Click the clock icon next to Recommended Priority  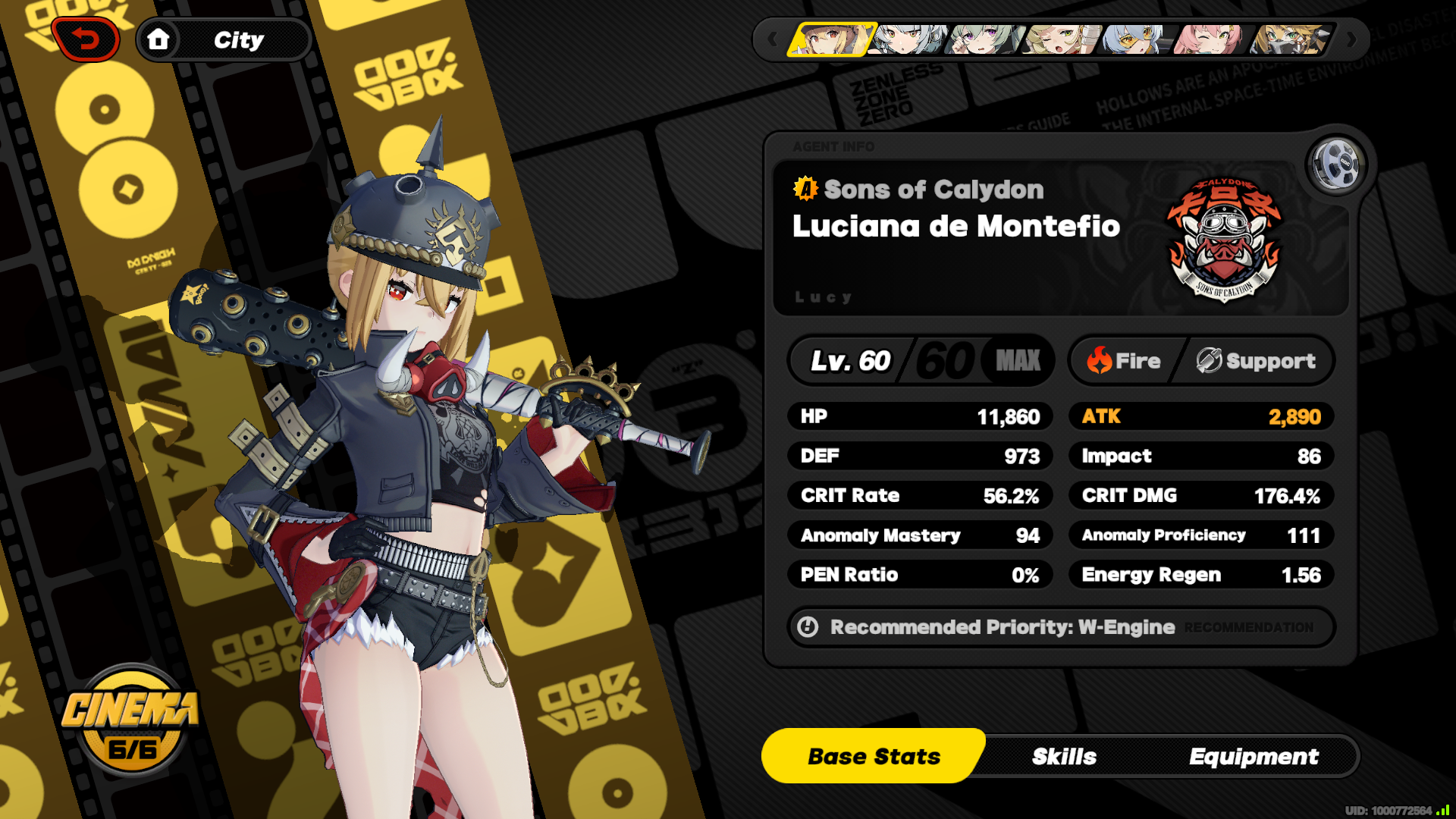[x=808, y=627]
